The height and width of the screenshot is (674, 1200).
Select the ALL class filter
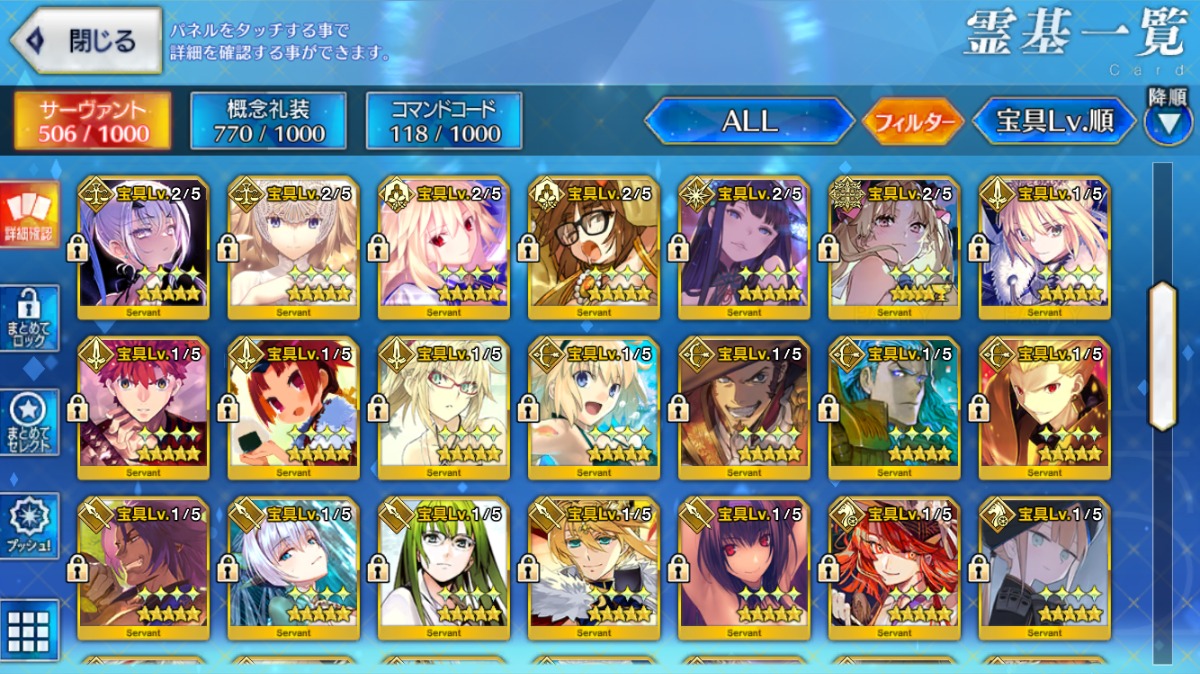(749, 121)
